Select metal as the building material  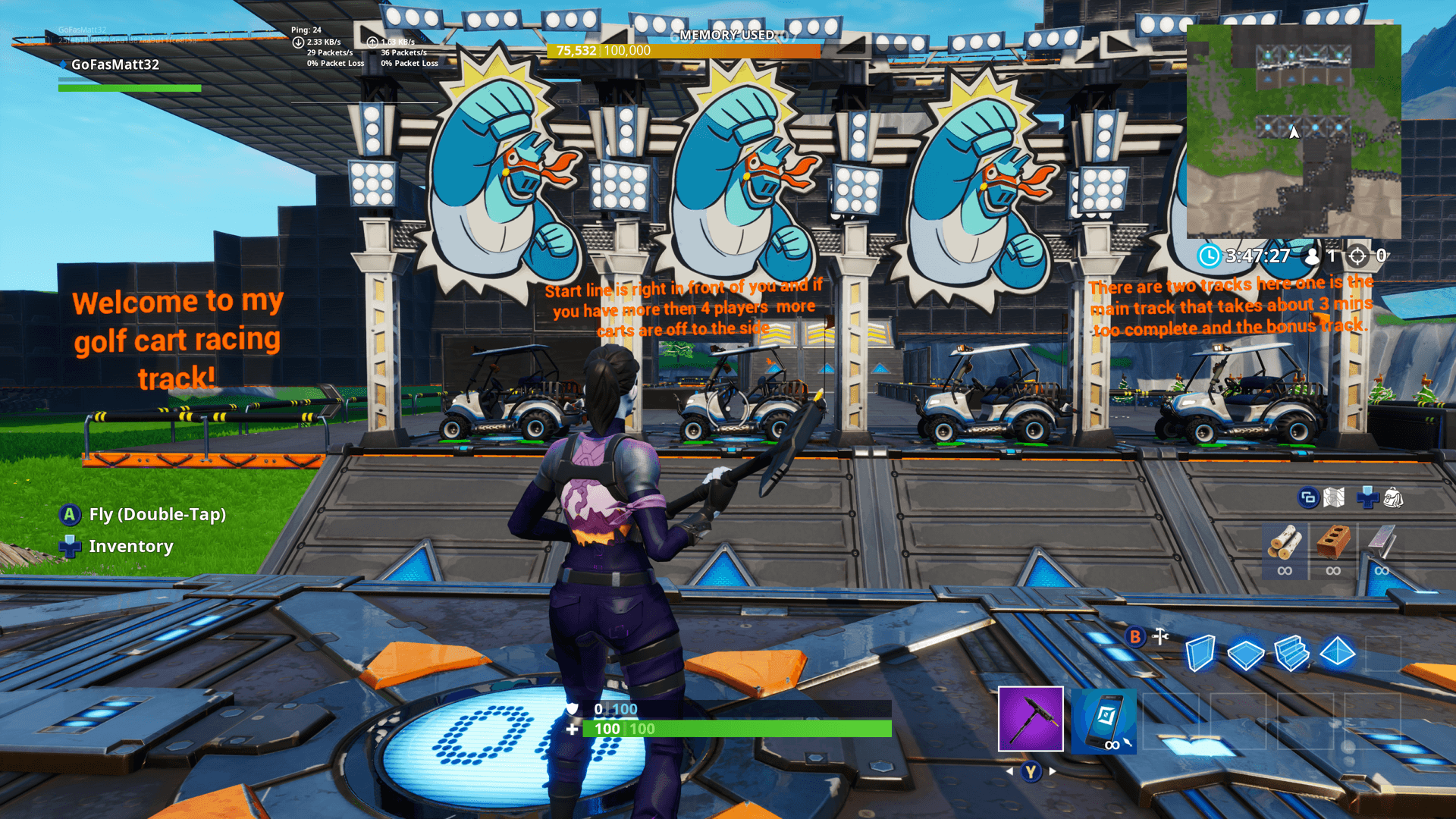(x=1382, y=543)
